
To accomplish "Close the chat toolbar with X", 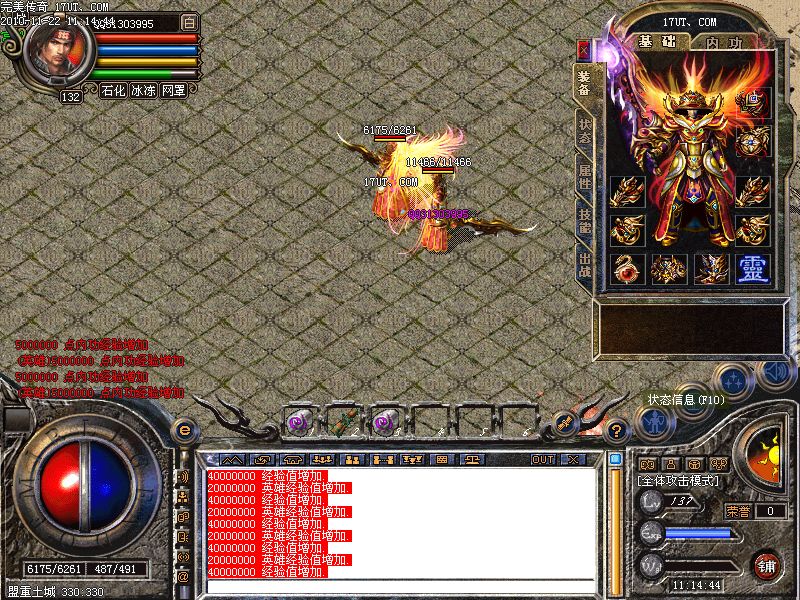I will click(573, 460).
